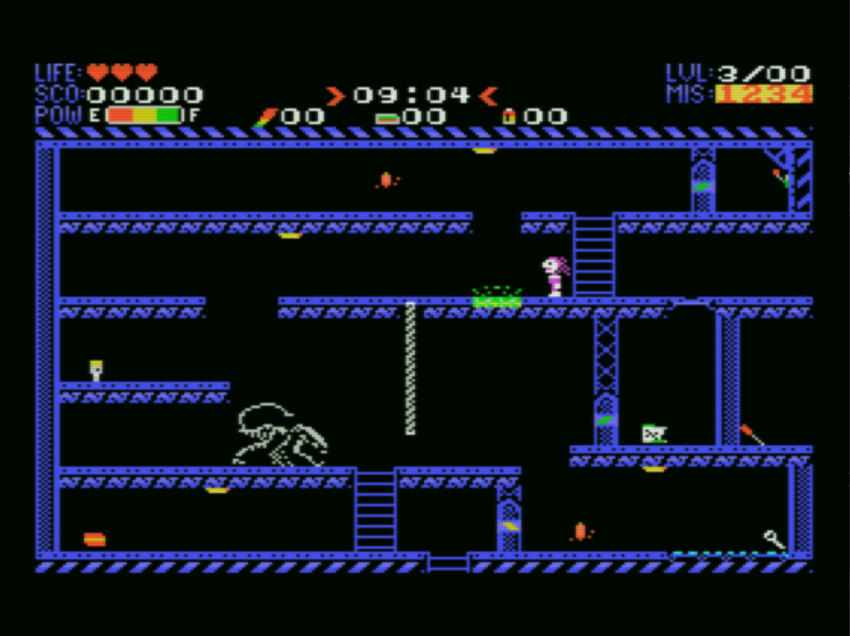Select the red canister item icon
The height and width of the screenshot is (636, 850).
pos(508,116)
